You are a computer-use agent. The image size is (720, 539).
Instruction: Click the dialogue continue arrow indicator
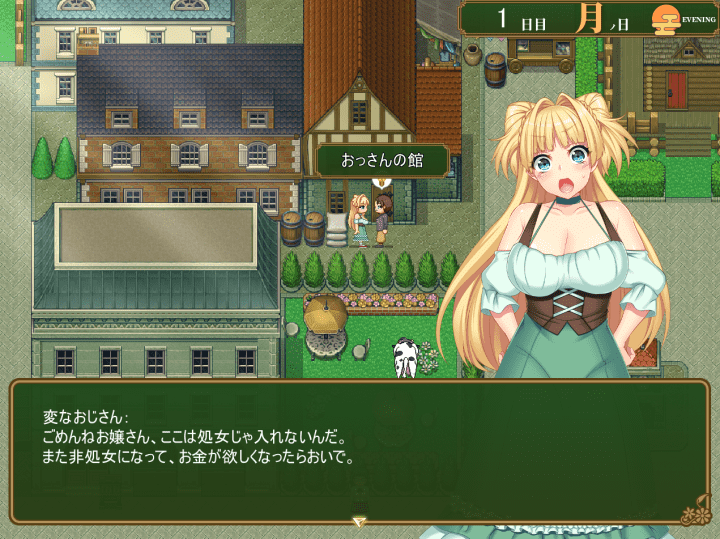359,521
